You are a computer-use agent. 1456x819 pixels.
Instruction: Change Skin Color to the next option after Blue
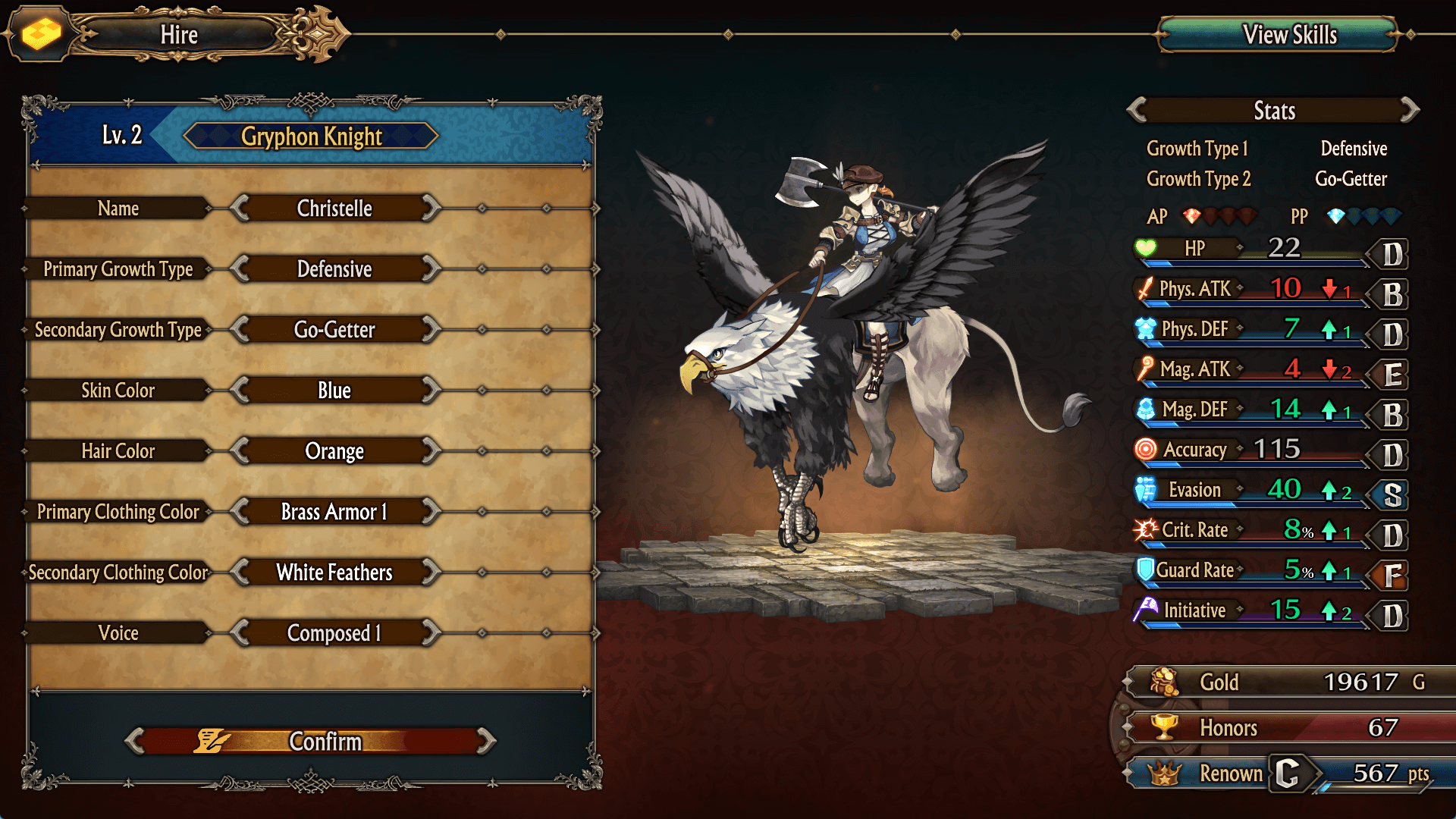[x=431, y=391]
